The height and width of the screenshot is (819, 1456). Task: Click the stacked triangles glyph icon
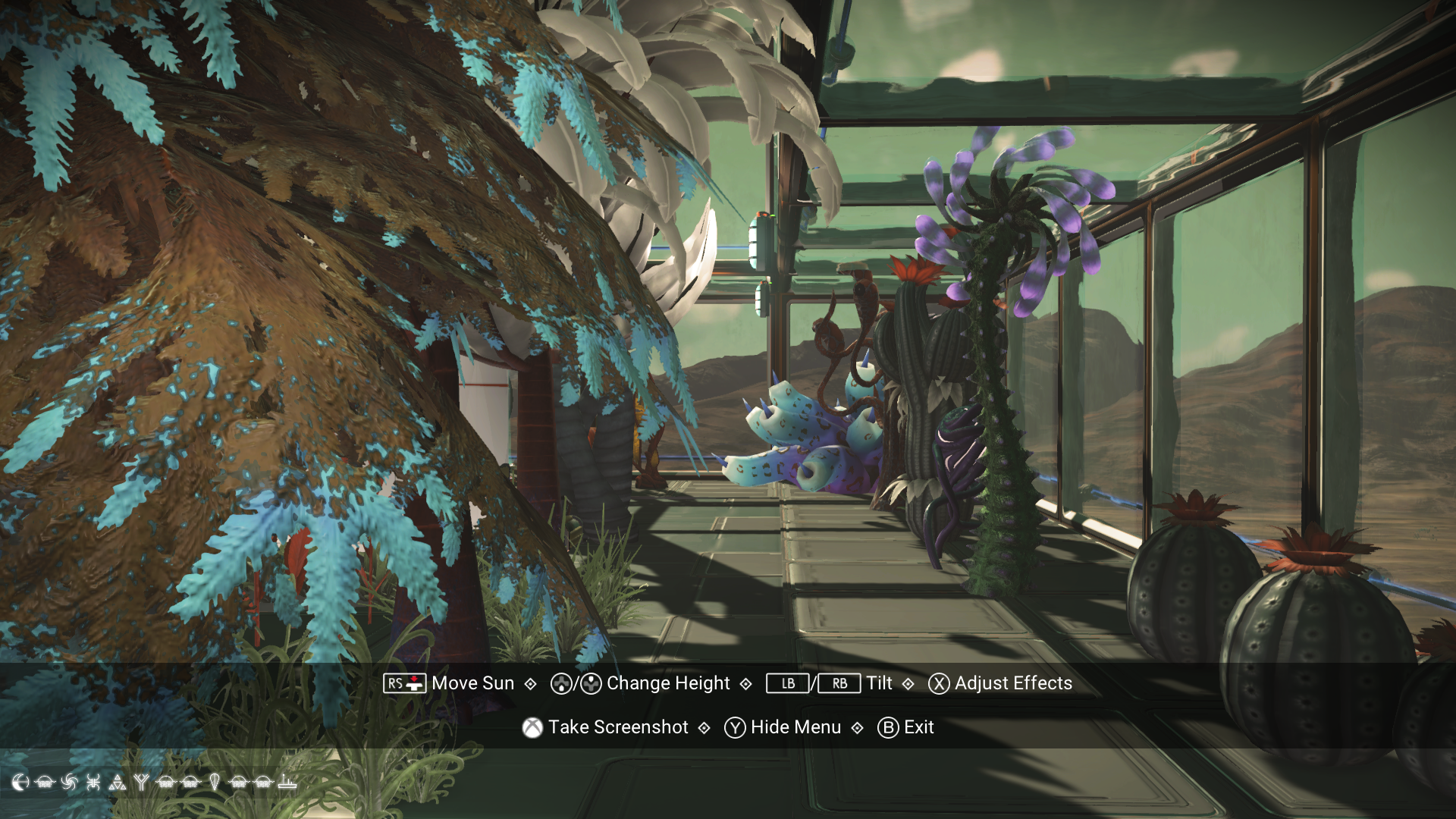coord(118,782)
